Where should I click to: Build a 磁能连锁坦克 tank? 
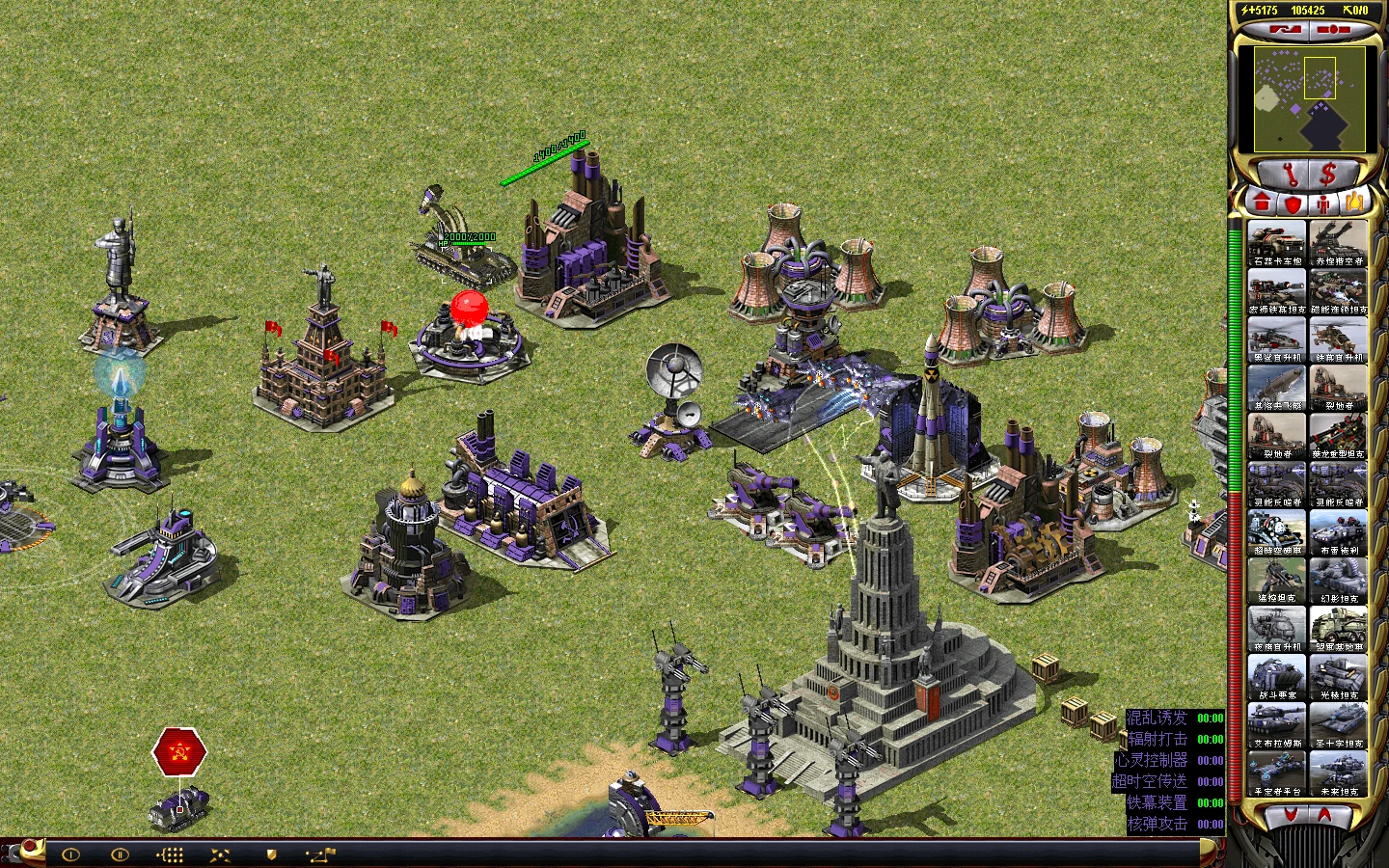pyautogui.click(x=1338, y=290)
